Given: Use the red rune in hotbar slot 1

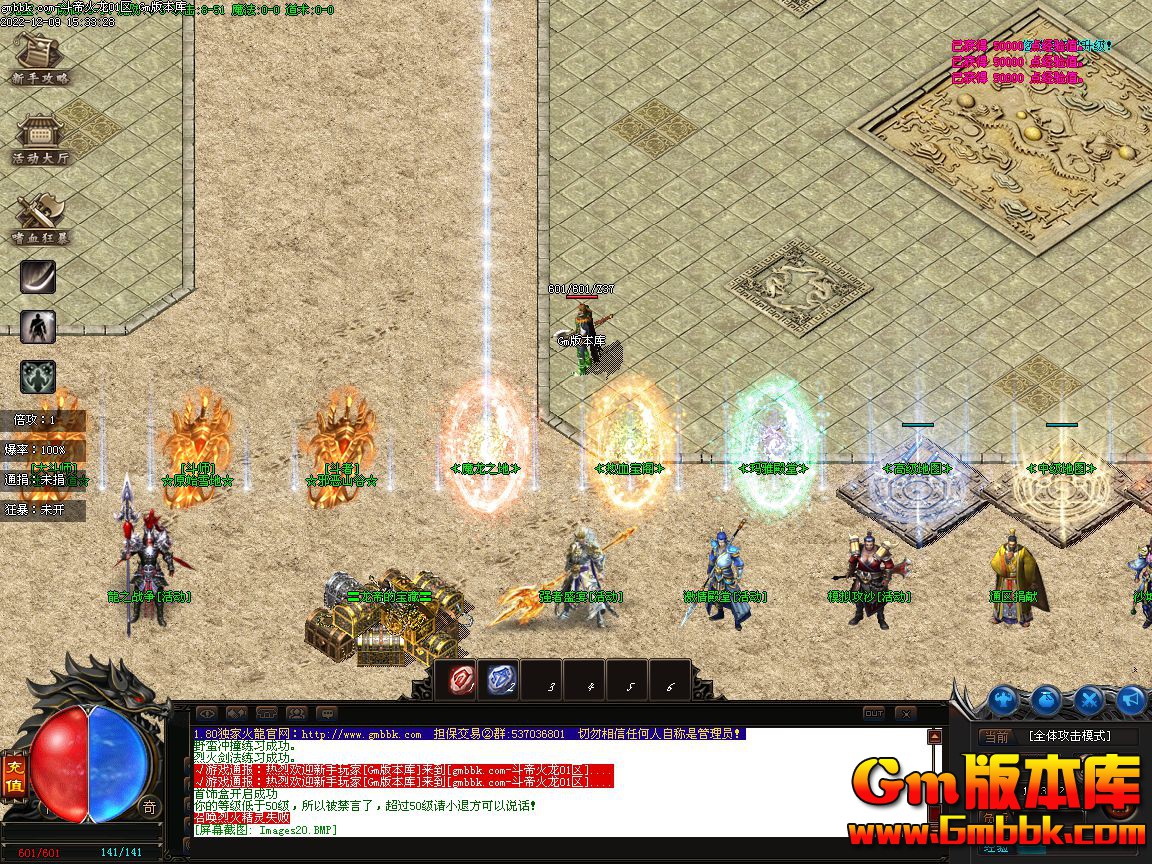Looking at the screenshot, I should tap(462, 680).
